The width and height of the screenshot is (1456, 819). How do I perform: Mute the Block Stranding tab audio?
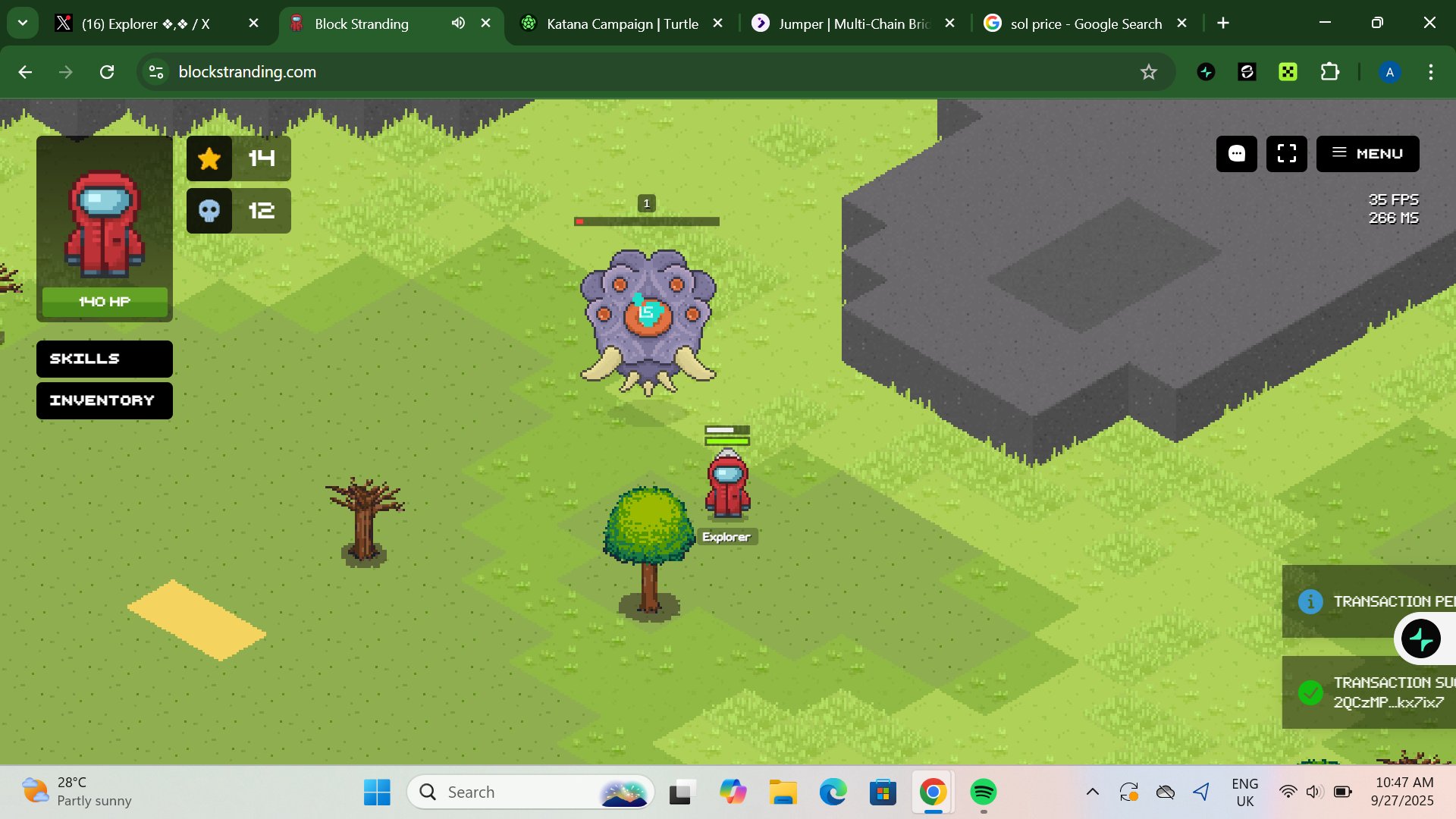[x=457, y=24]
